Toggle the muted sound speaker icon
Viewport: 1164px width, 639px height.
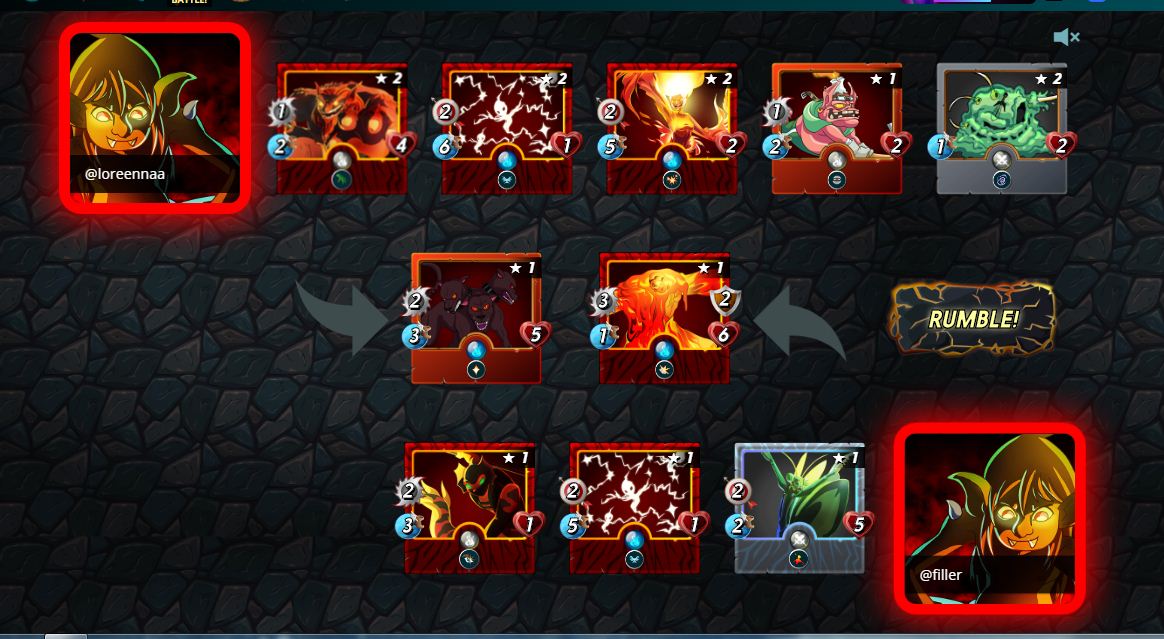(x=1066, y=38)
